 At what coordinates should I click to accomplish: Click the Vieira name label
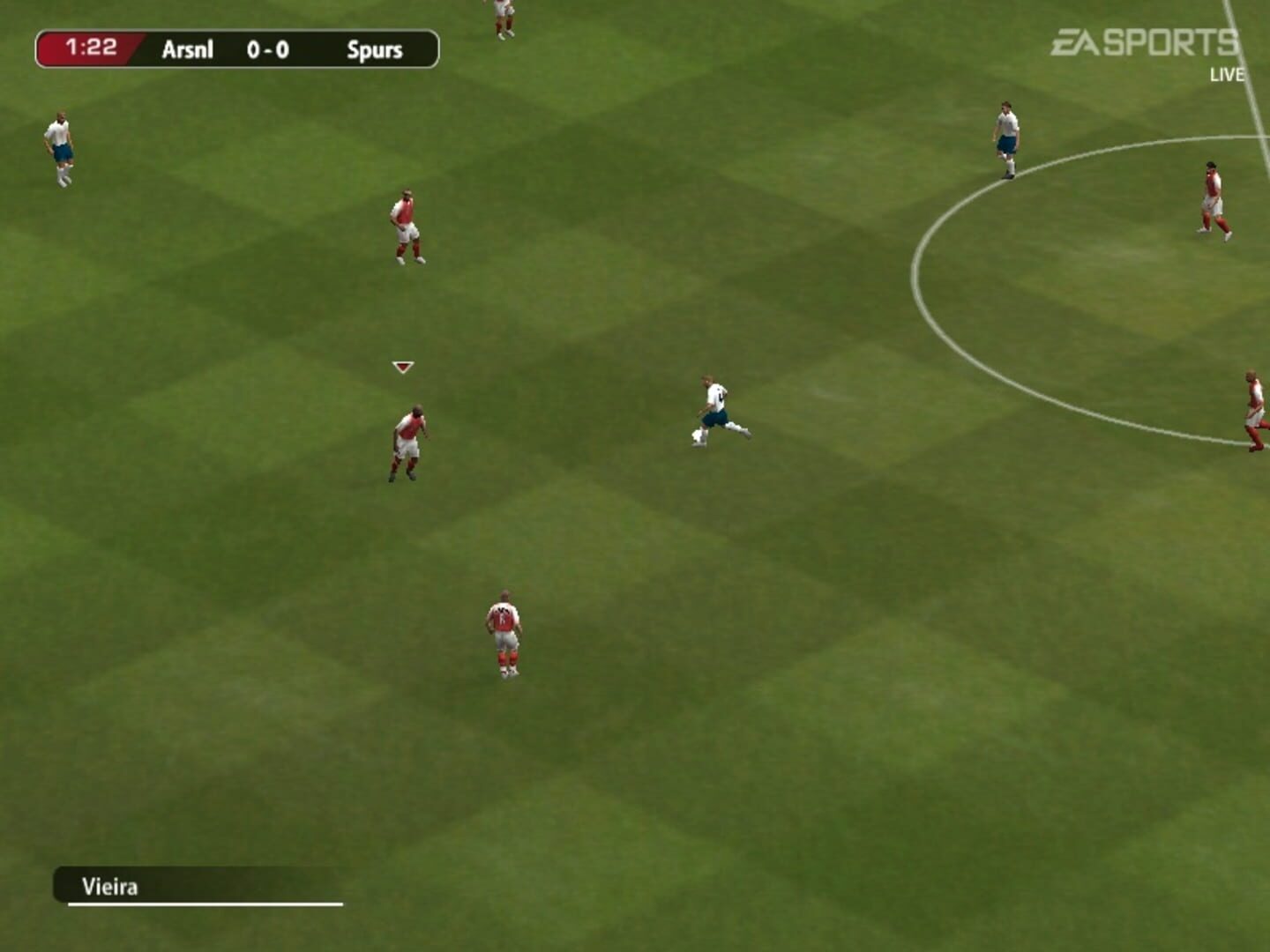(x=109, y=889)
